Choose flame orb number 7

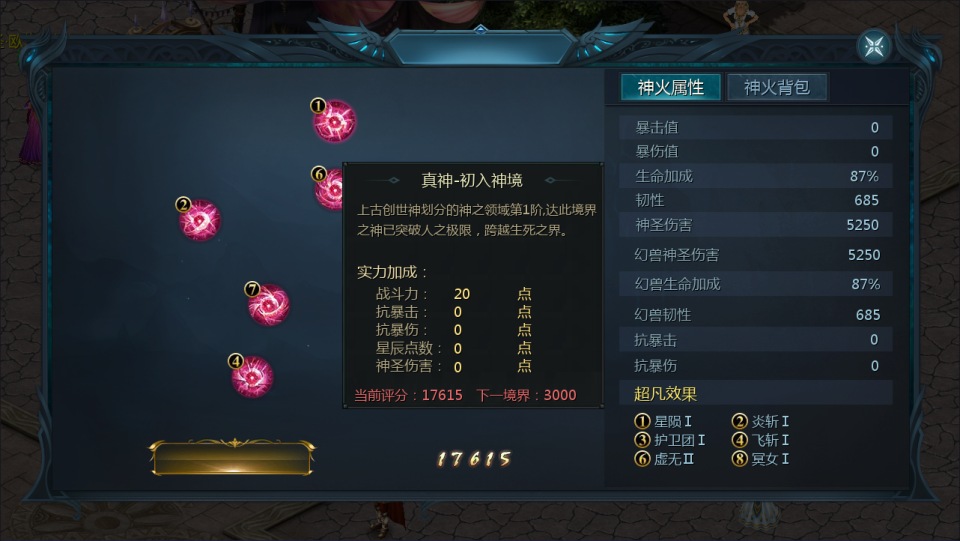coord(268,305)
